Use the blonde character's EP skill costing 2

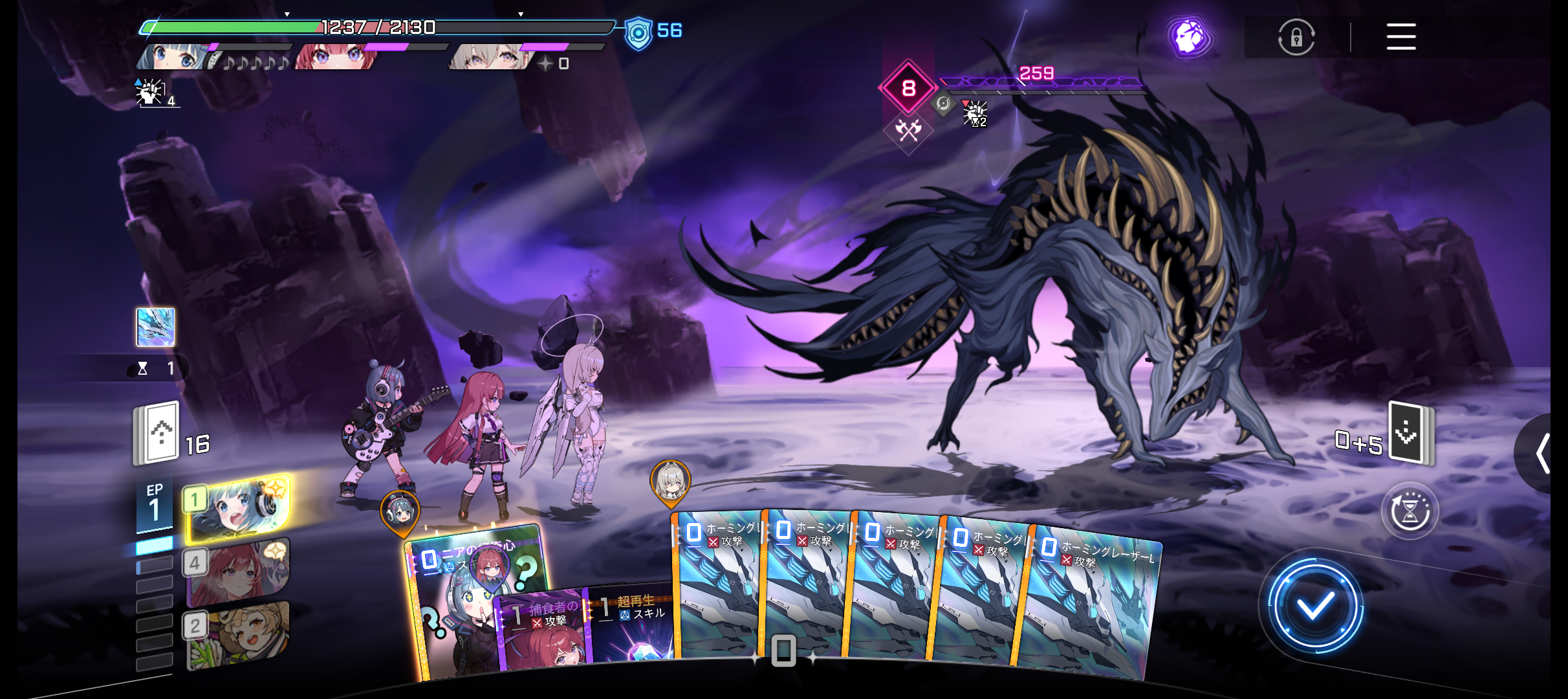pyautogui.click(x=238, y=634)
